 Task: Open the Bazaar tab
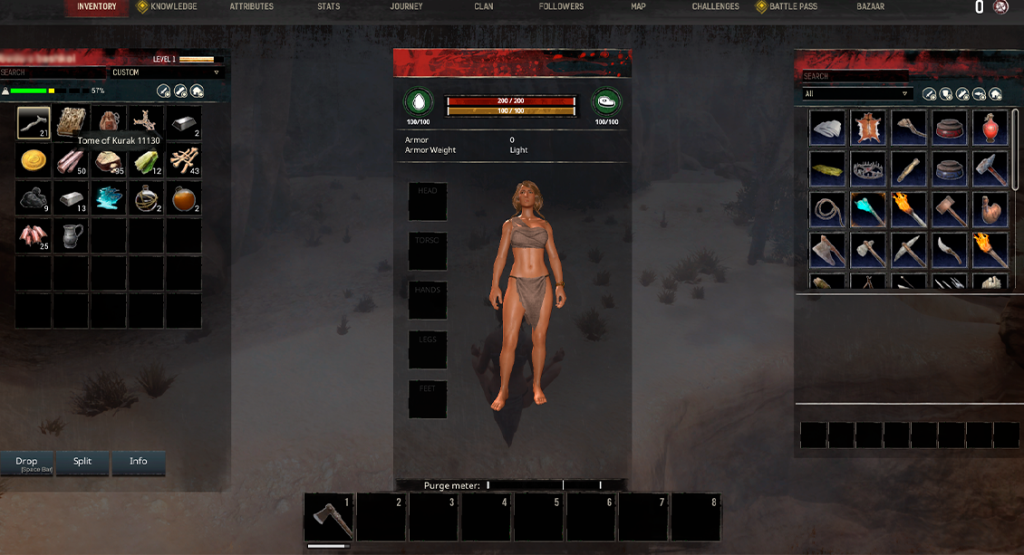870,7
